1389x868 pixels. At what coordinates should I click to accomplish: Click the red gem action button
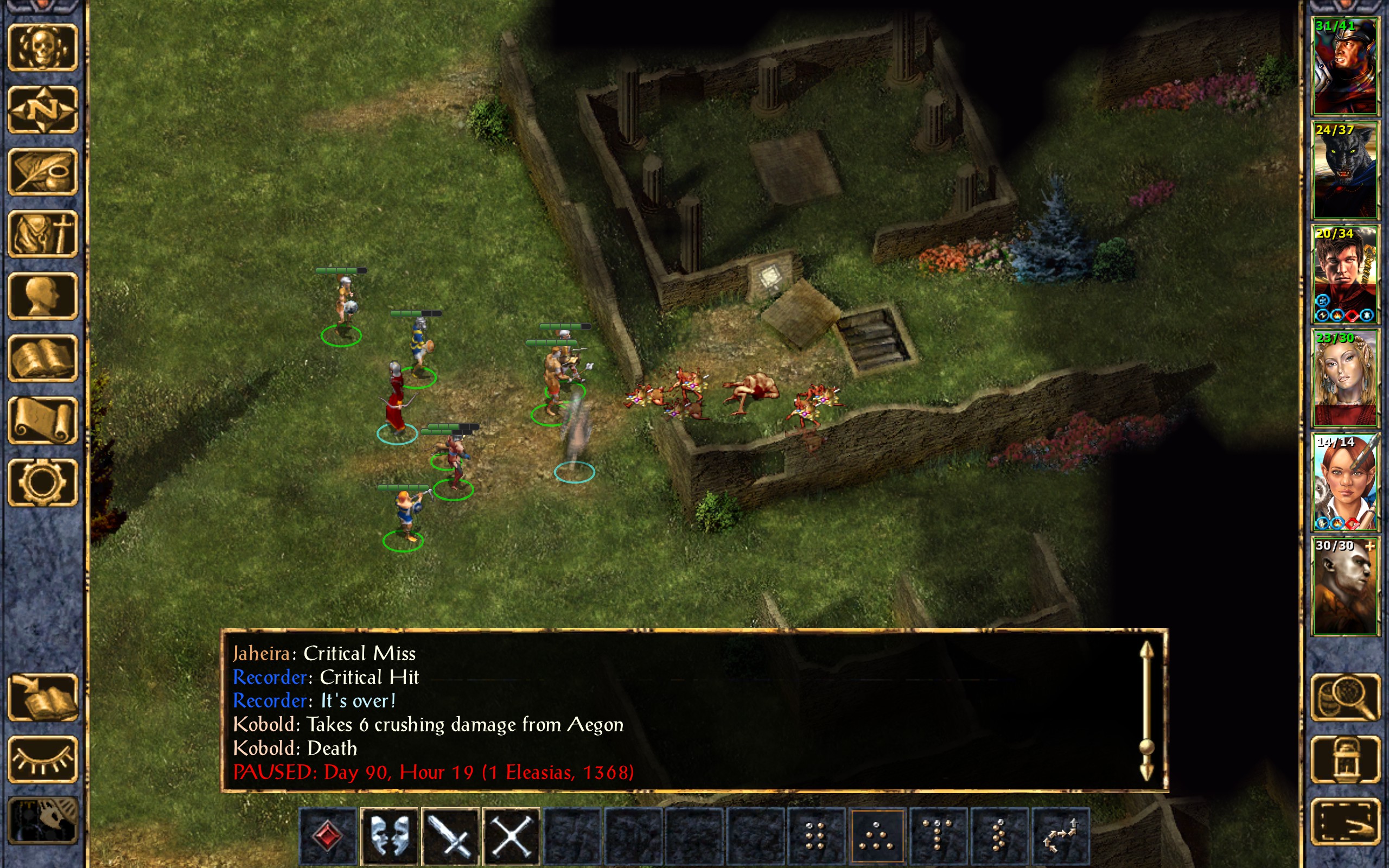(x=328, y=836)
